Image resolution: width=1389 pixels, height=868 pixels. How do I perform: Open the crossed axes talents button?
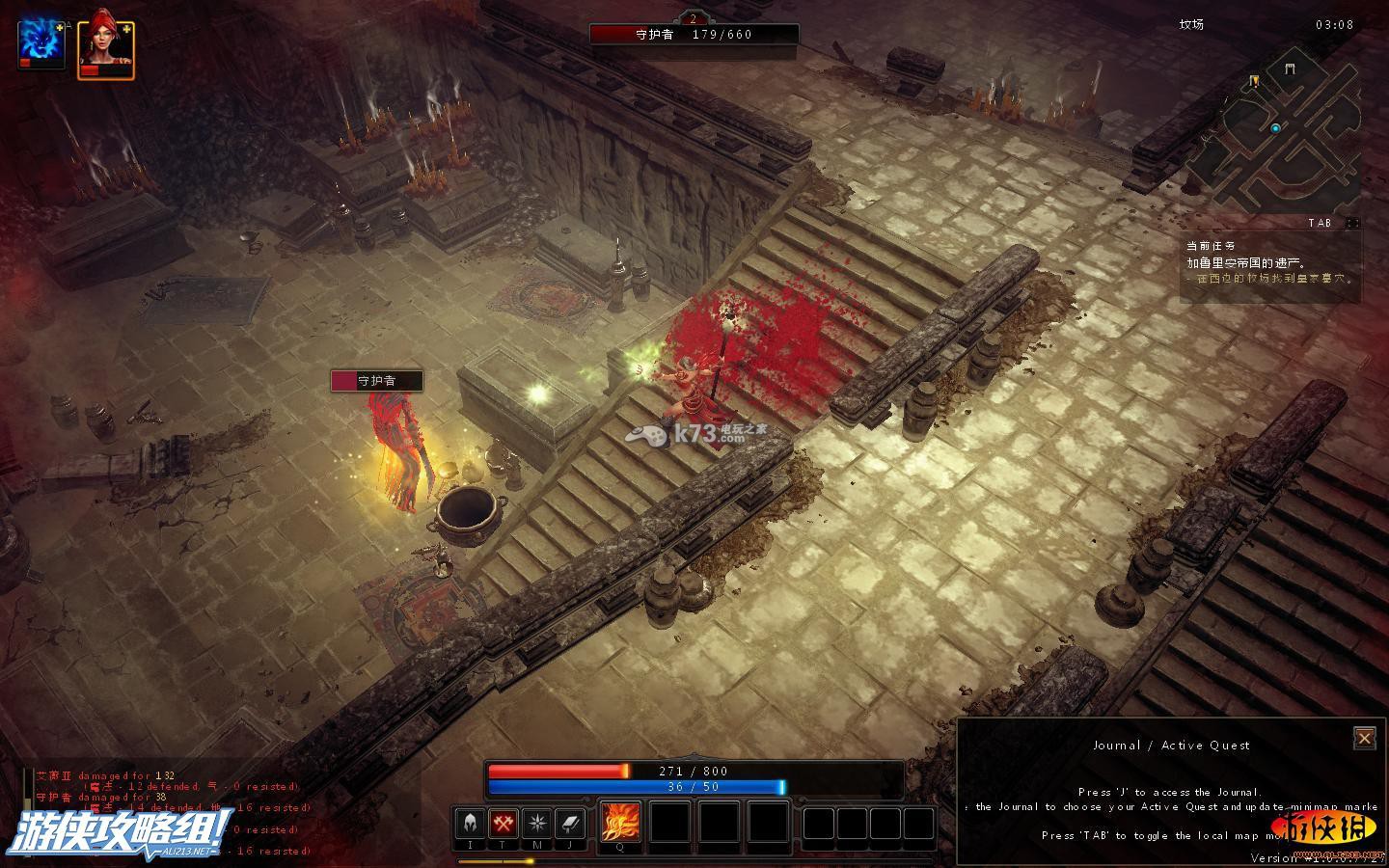(504, 825)
